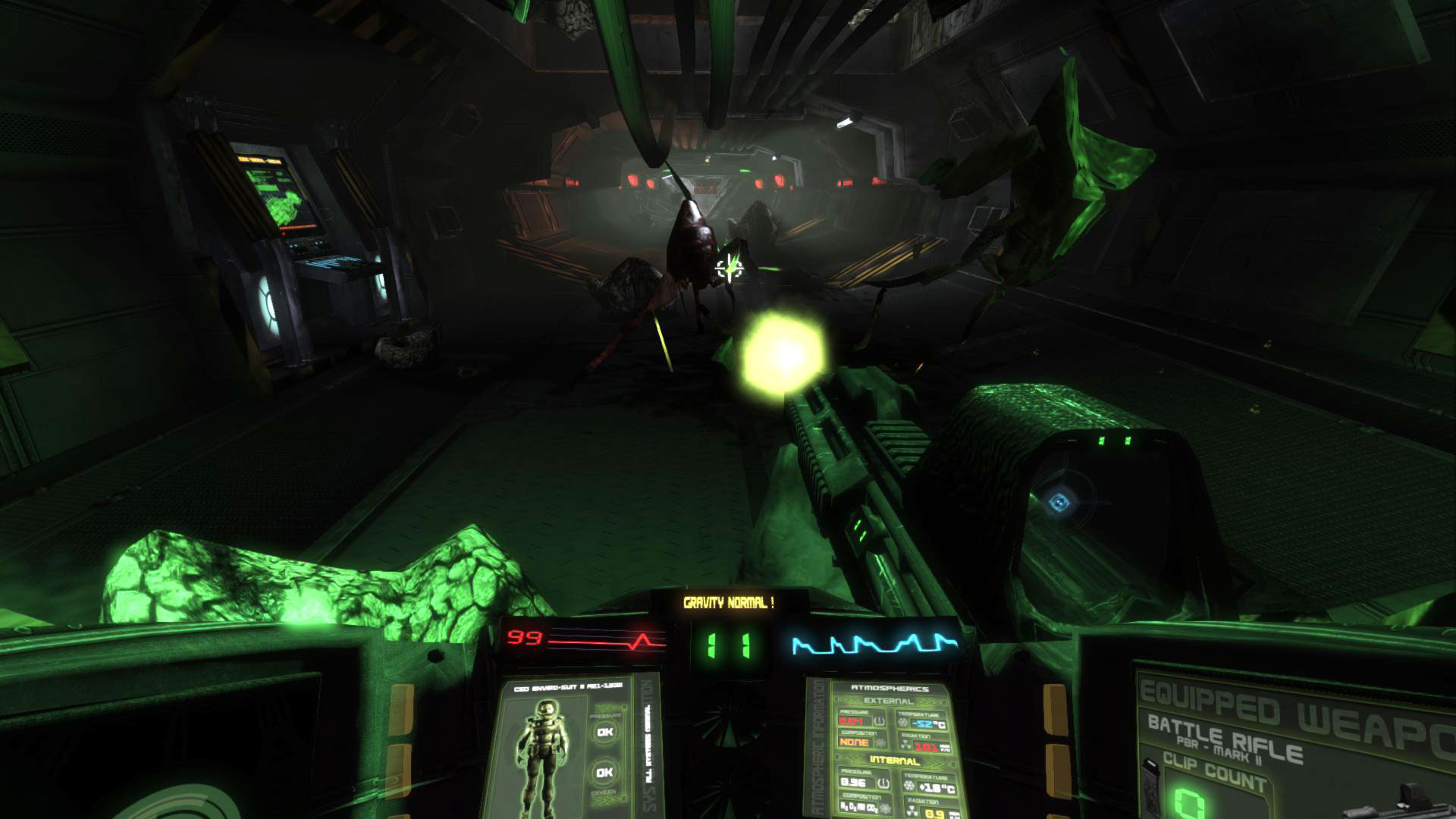Click the snowflake icon beside external temperature

click(x=902, y=722)
